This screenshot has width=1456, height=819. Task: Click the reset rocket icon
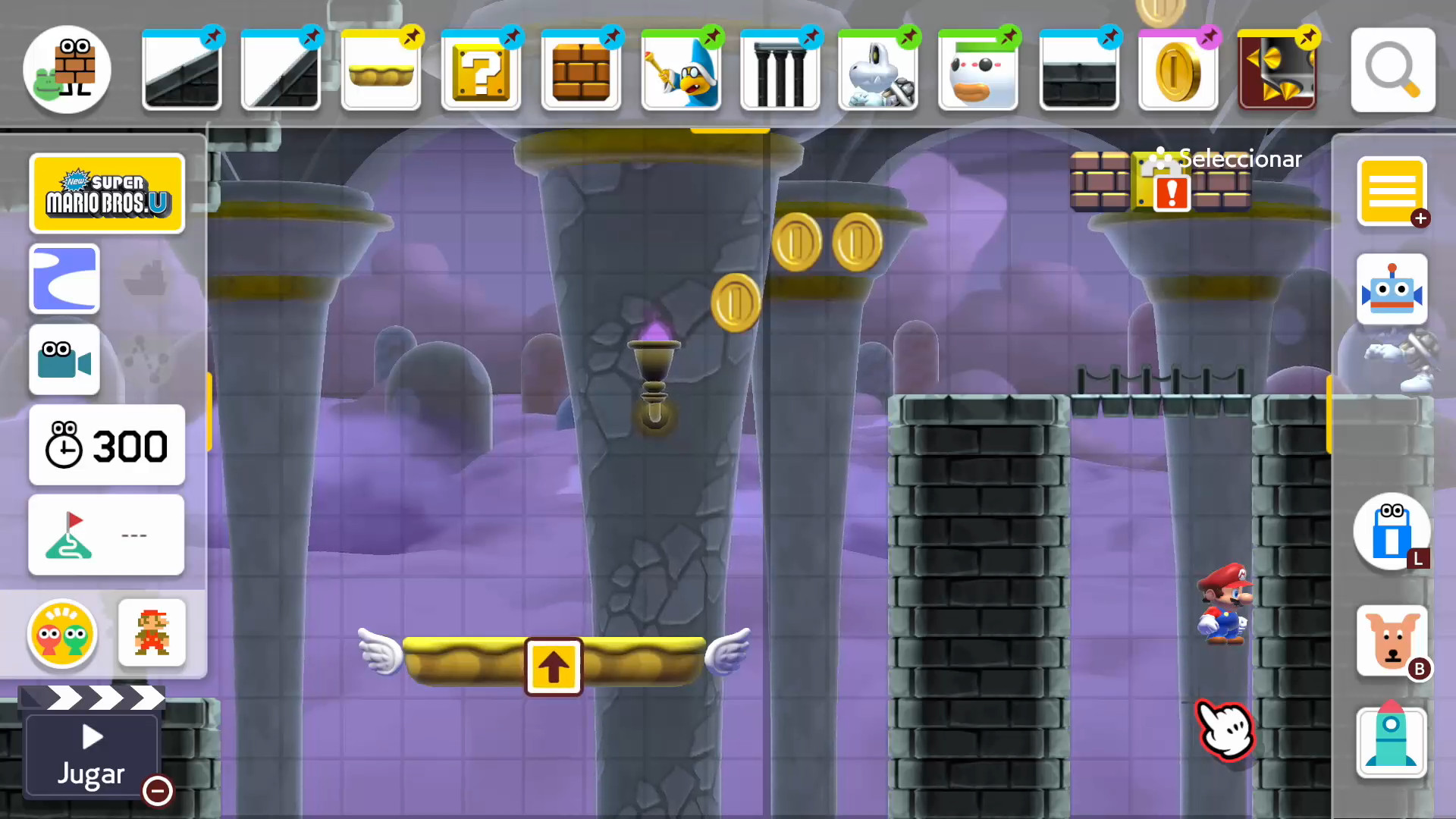click(1392, 742)
